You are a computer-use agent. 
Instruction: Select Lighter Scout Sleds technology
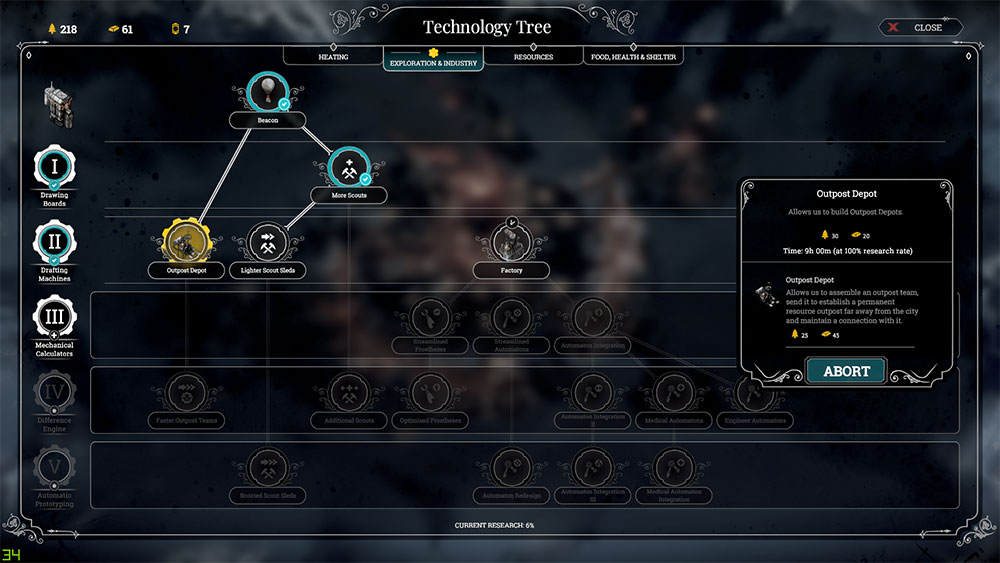(x=267, y=243)
